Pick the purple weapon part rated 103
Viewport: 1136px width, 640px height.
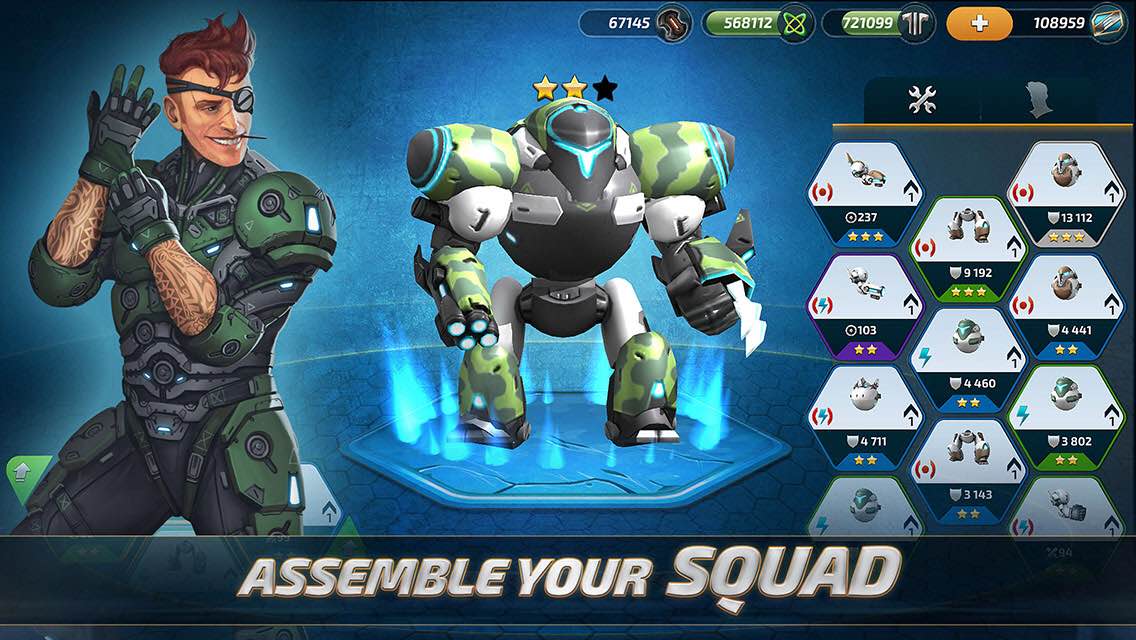pyautogui.click(x=864, y=304)
